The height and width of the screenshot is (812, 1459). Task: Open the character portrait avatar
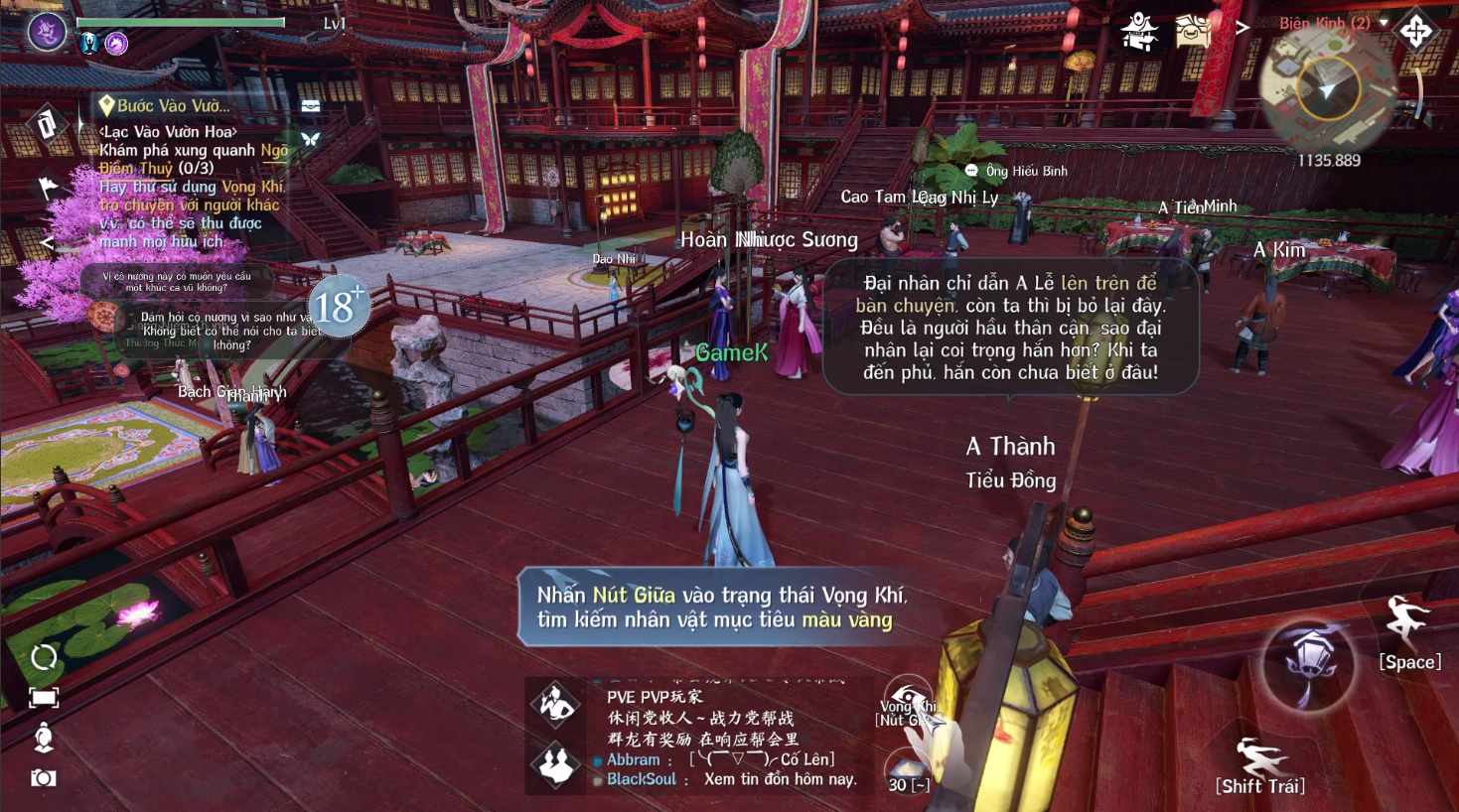pyautogui.click(x=47, y=33)
